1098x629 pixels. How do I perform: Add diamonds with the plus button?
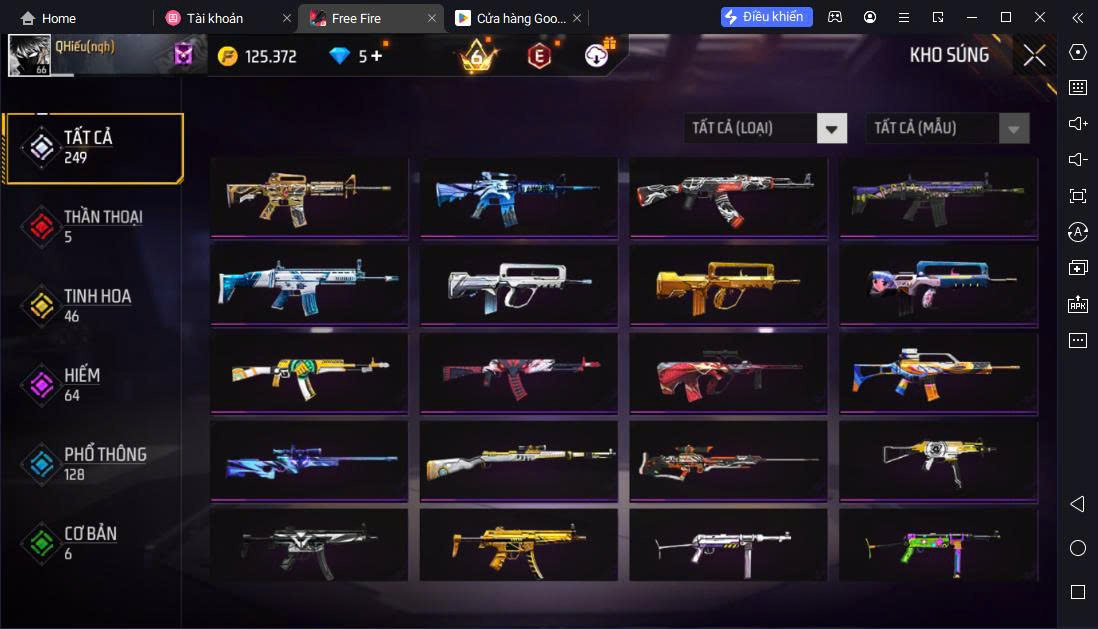(x=376, y=56)
